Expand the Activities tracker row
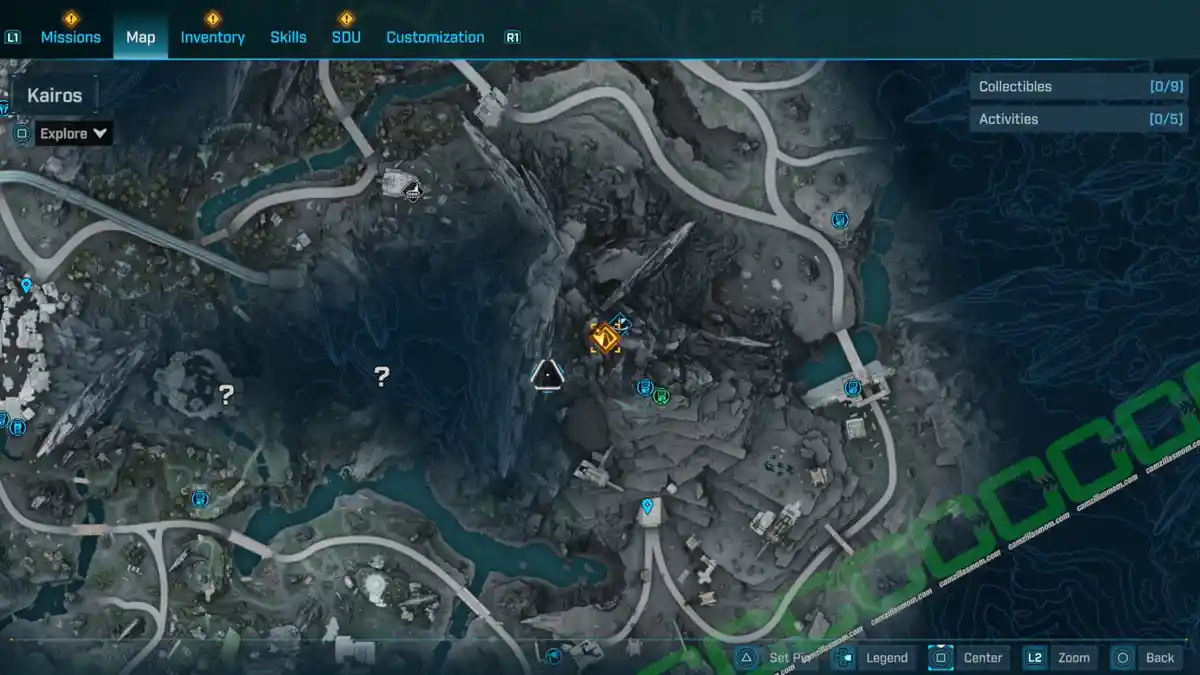This screenshot has width=1200, height=675. click(x=1080, y=119)
